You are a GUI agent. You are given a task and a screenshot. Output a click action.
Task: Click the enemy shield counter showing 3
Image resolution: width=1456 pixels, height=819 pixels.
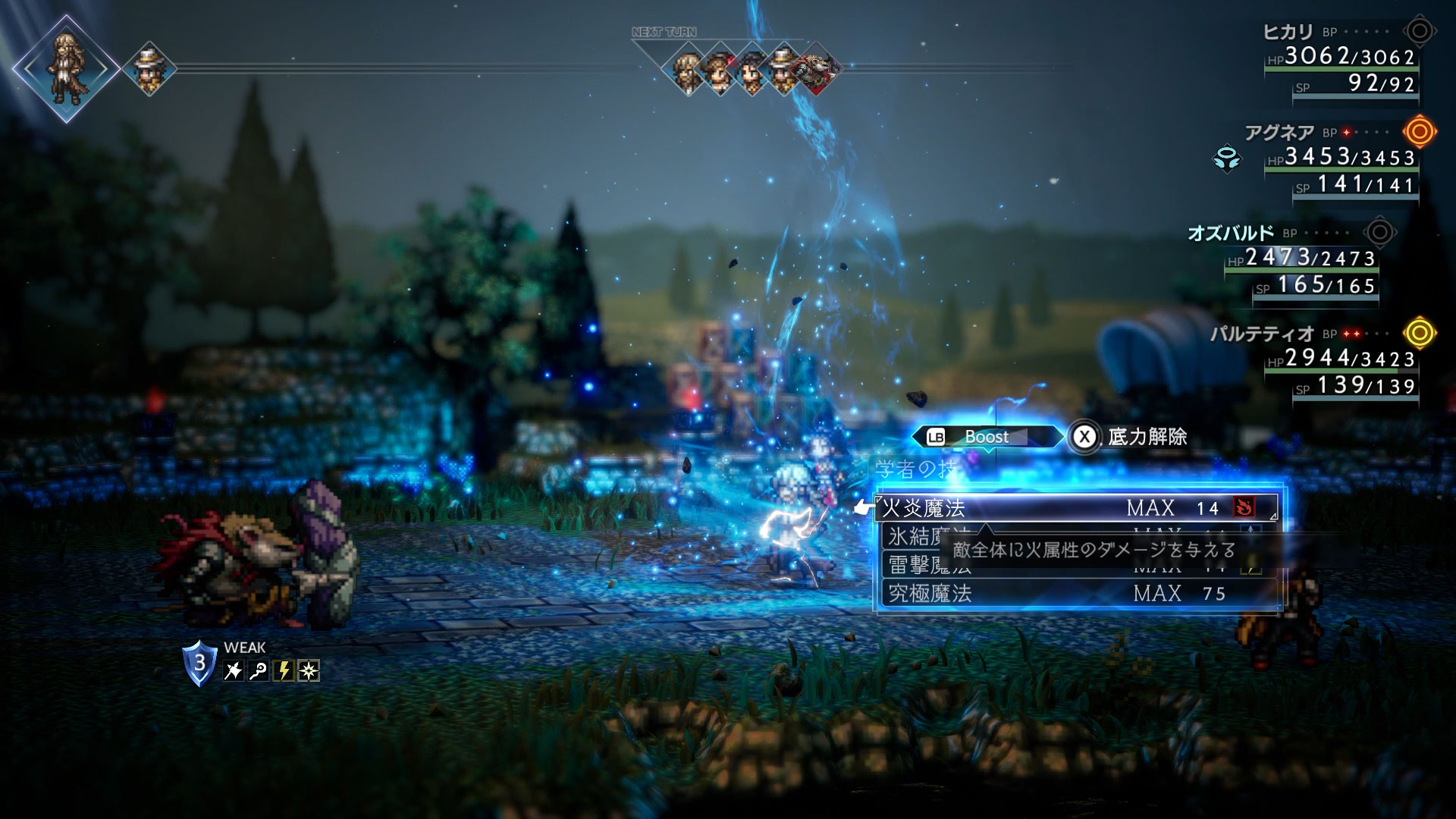click(199, 663)
